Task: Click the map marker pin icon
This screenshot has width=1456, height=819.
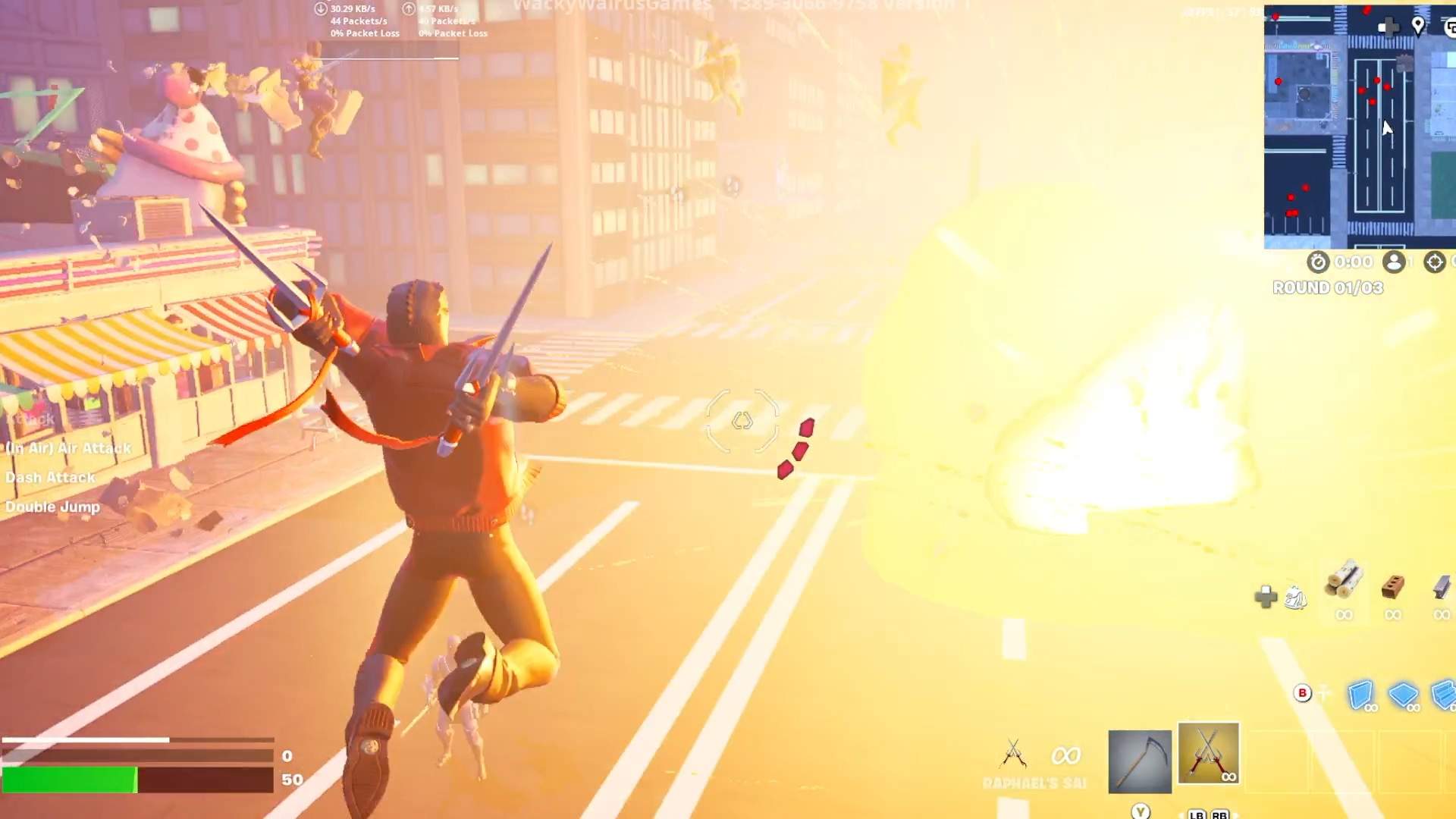Action: (1418, 26)
